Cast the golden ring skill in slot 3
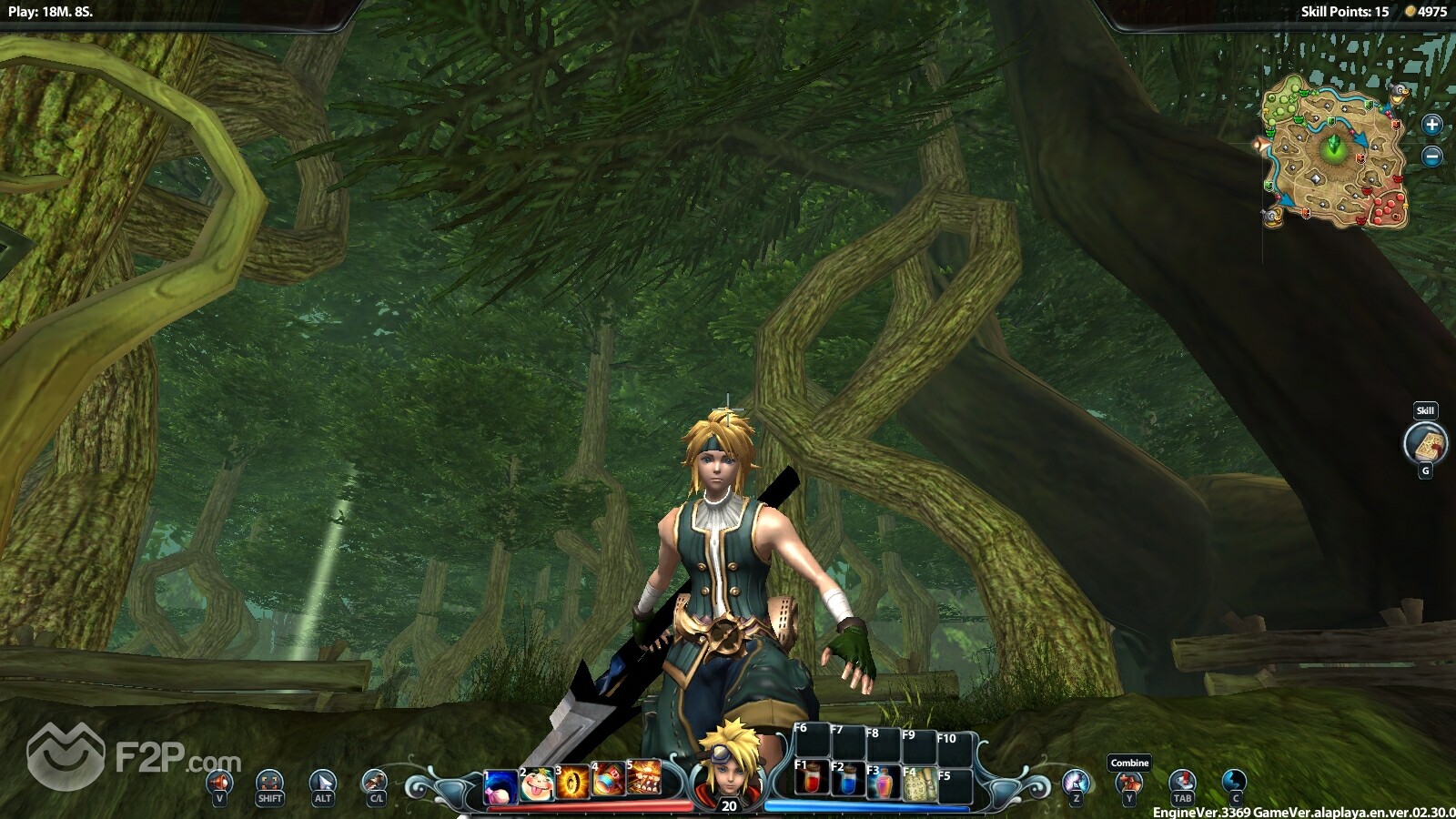Screen dimensions: 1456x819 point(573,783)
